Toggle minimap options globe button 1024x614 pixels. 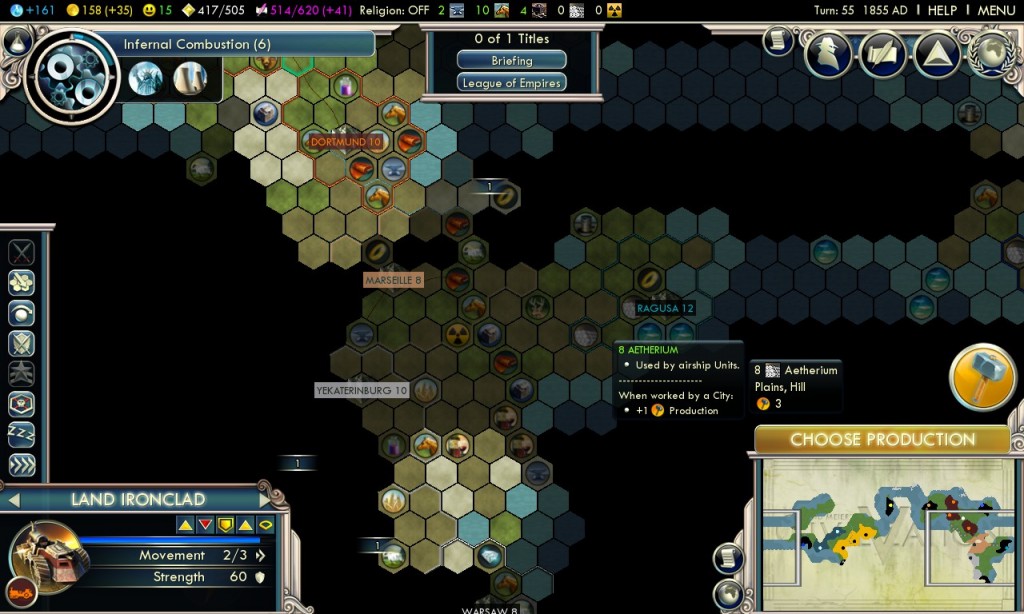[x=728, y=594]
